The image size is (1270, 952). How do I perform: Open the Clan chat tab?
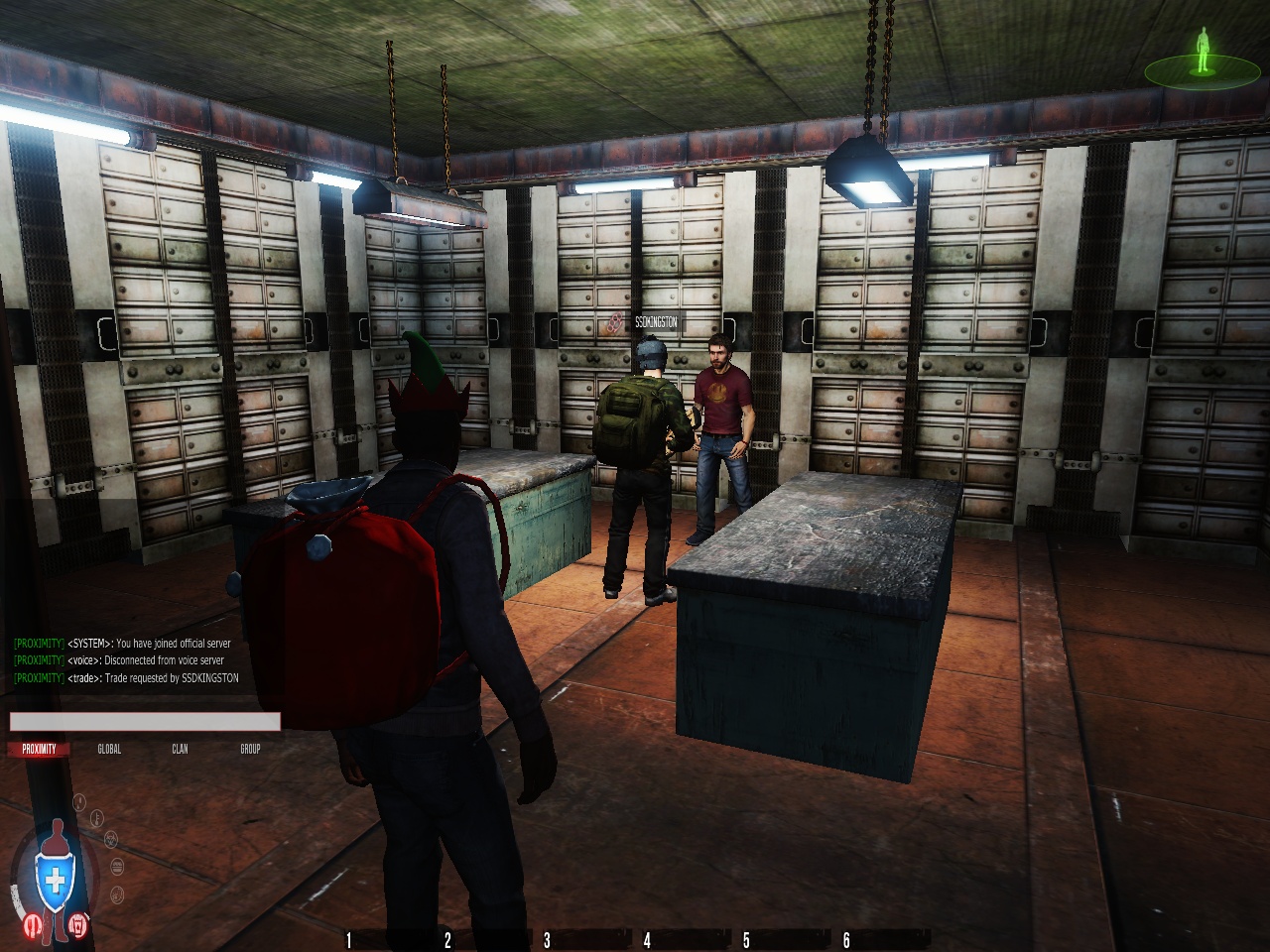coord(180,749)
